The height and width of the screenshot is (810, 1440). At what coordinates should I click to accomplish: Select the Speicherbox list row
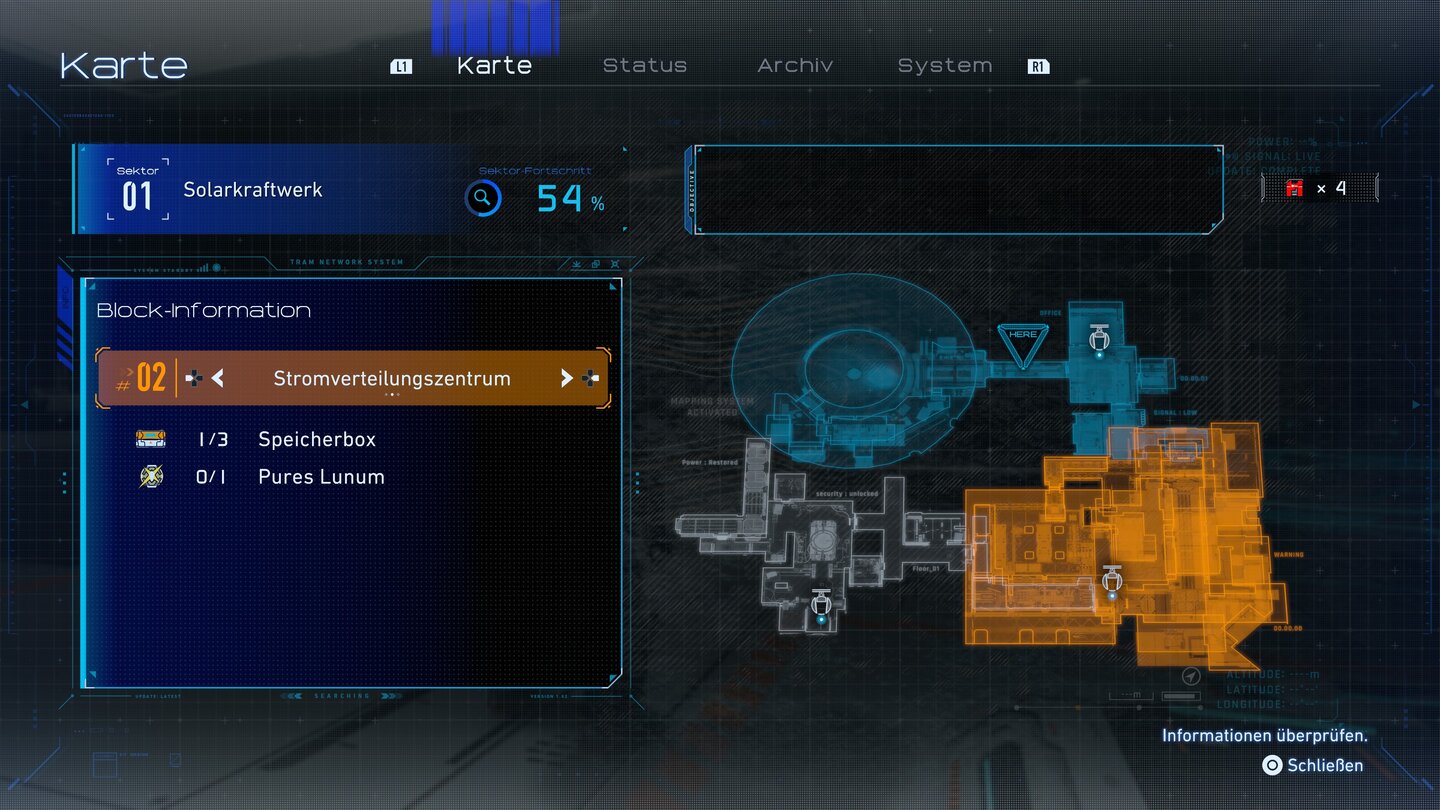coord(316,439)
